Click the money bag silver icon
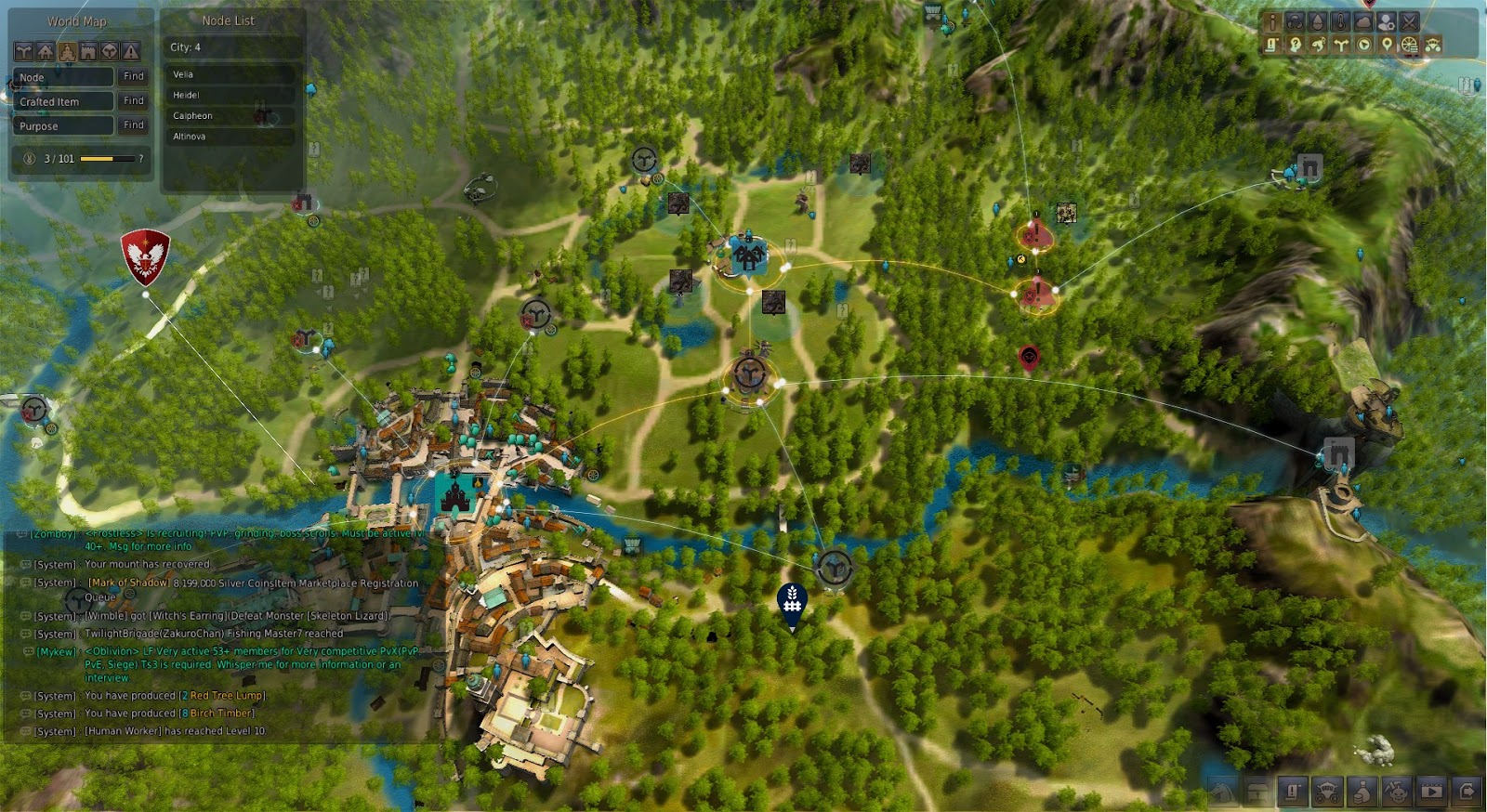1487x812 pixels. 1362,792
